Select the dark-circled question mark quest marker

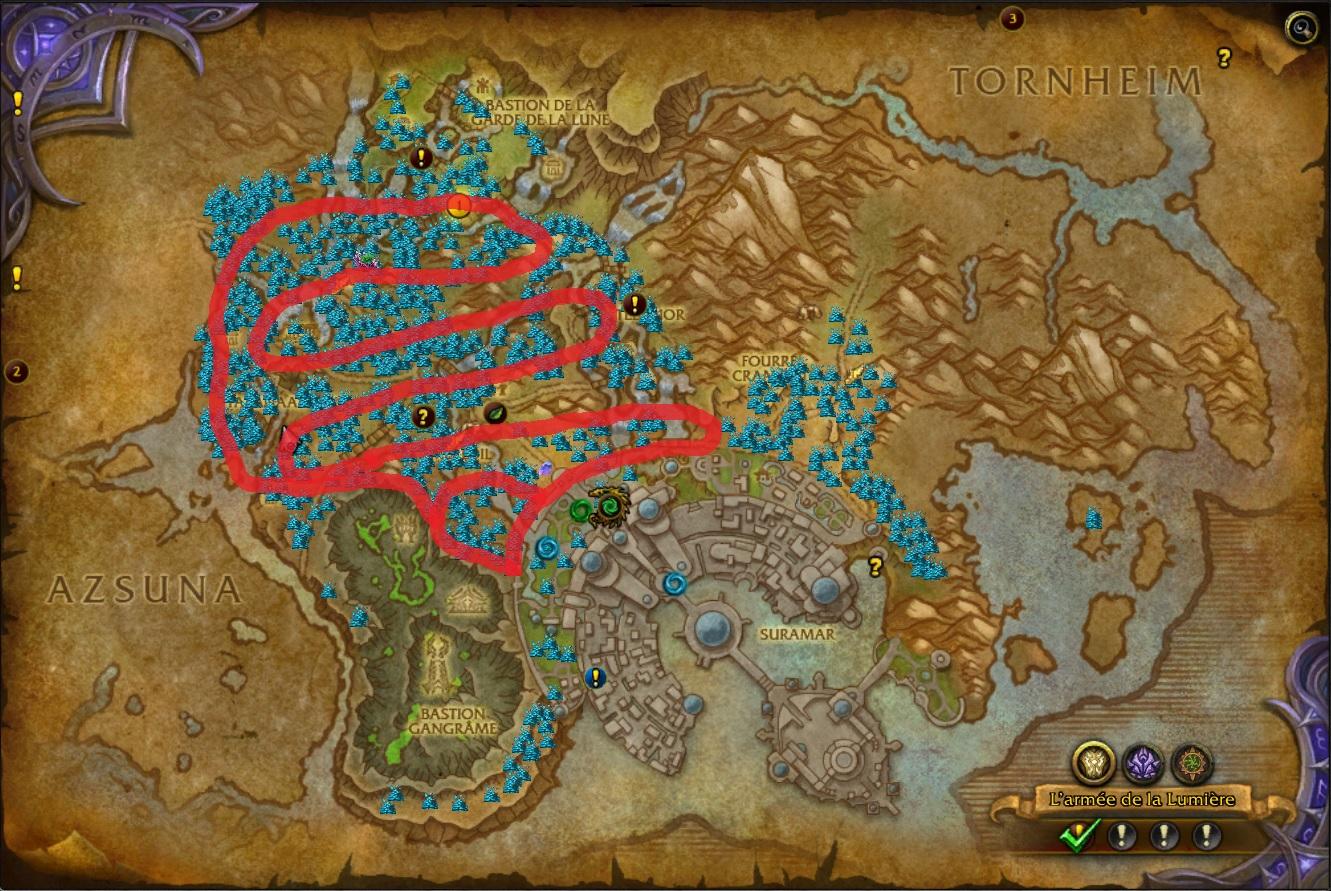[x=423, y=416]
